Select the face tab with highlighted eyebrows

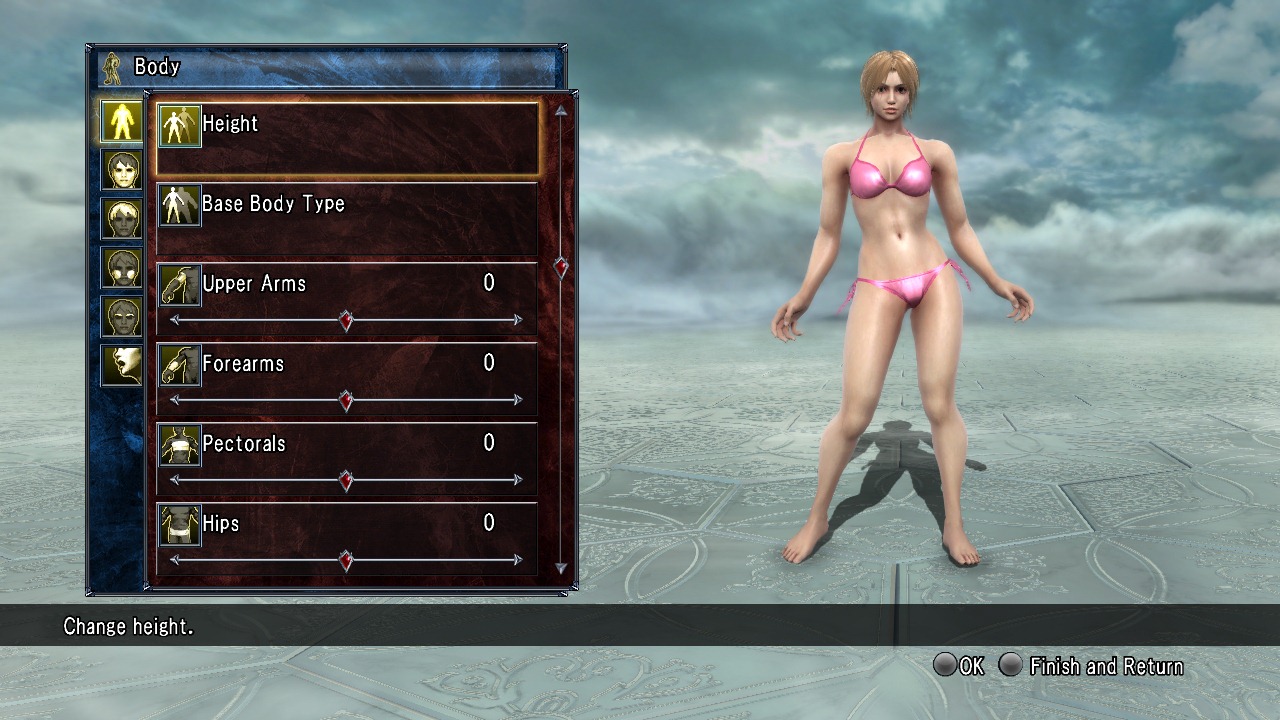click(x=121, y=268)
